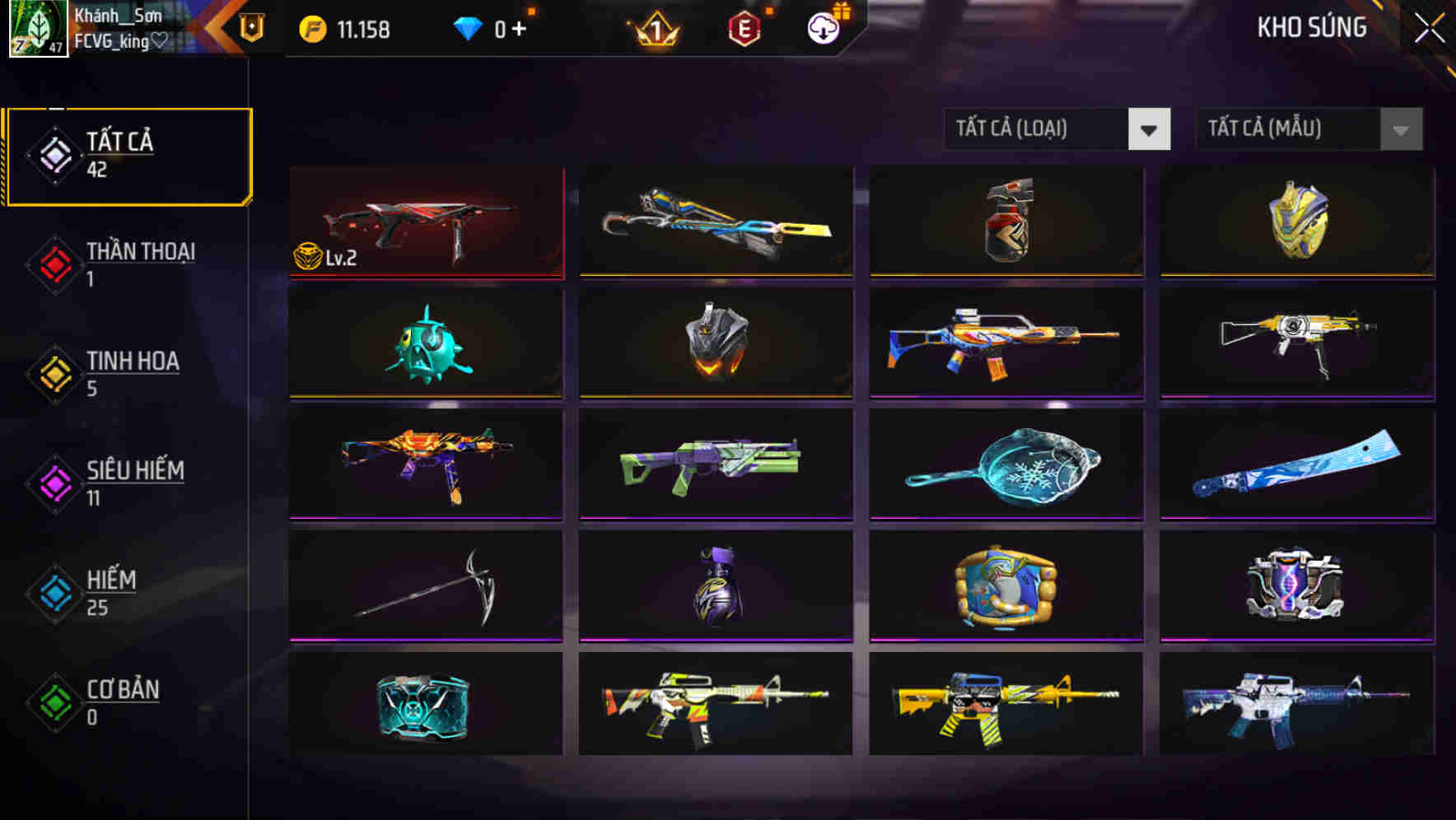Open the rank badge at top center
The height and width of the screenshot is (820, 1456).
click(655, 28)
